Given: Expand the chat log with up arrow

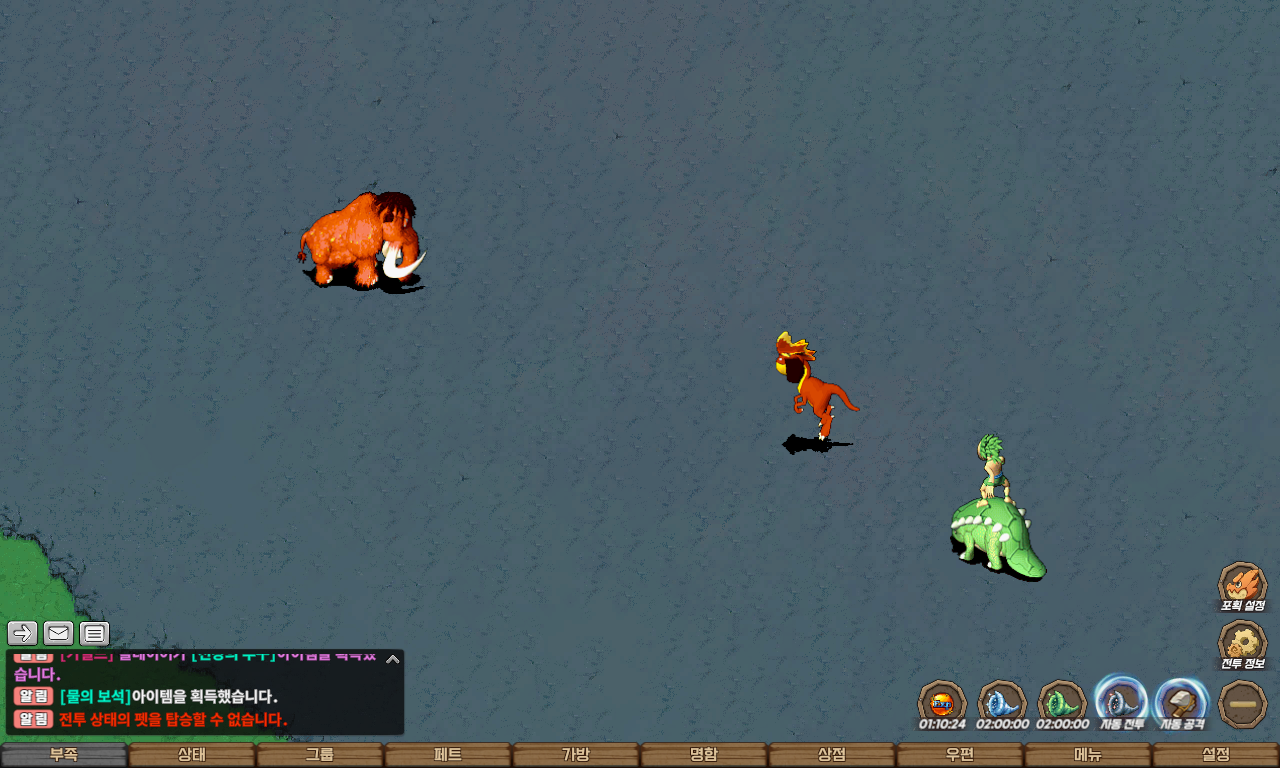Looking at the screenshot, I should click(393, 659).
